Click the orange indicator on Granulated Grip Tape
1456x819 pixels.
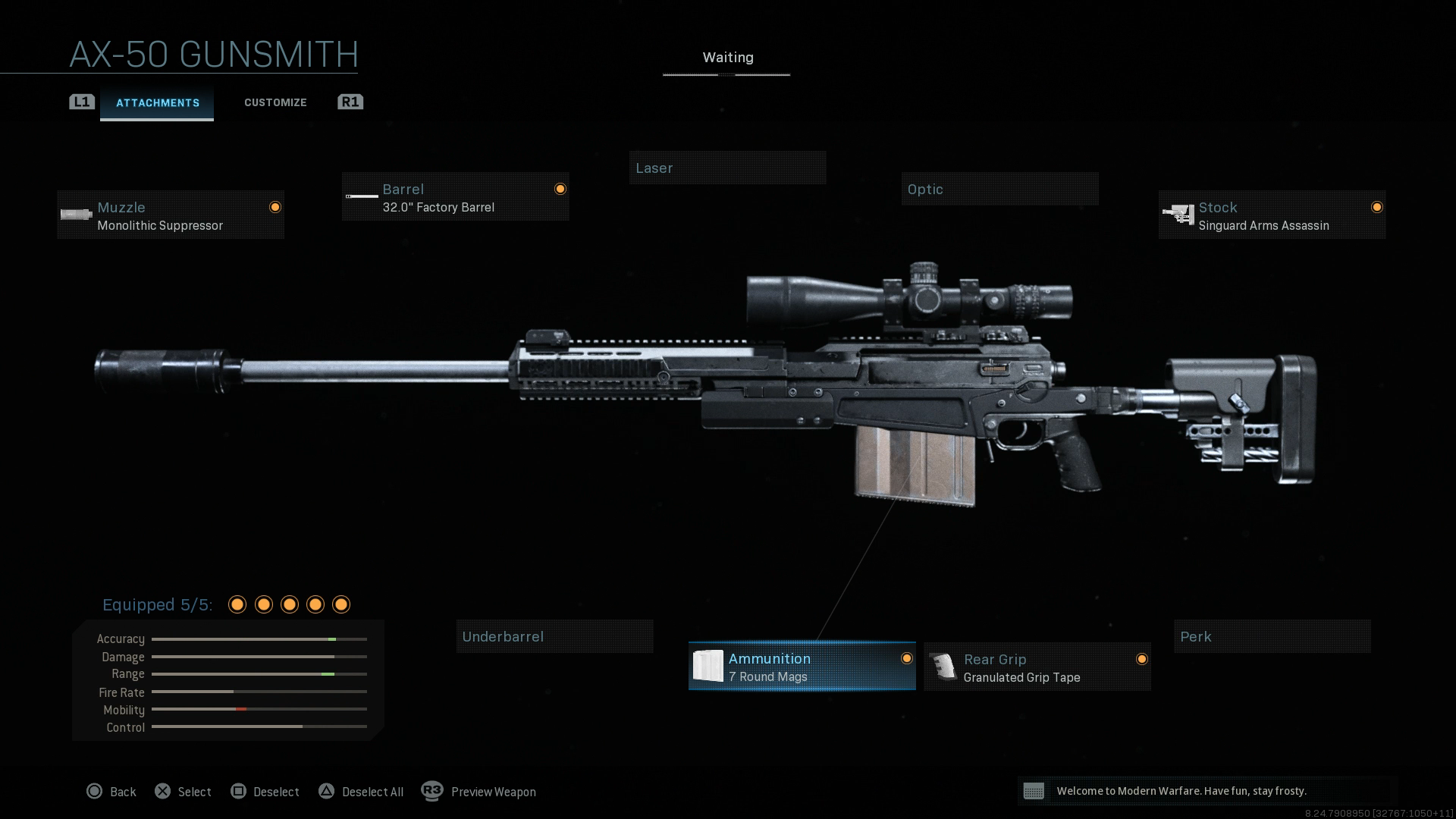pyautogui.click(x=1142, y=660)
